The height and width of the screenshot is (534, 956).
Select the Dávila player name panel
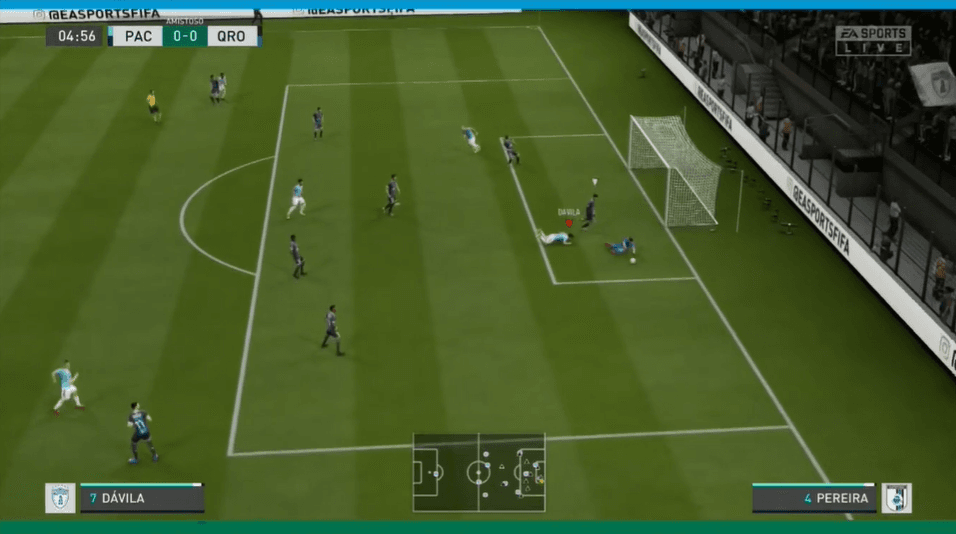tap(142, 498)
